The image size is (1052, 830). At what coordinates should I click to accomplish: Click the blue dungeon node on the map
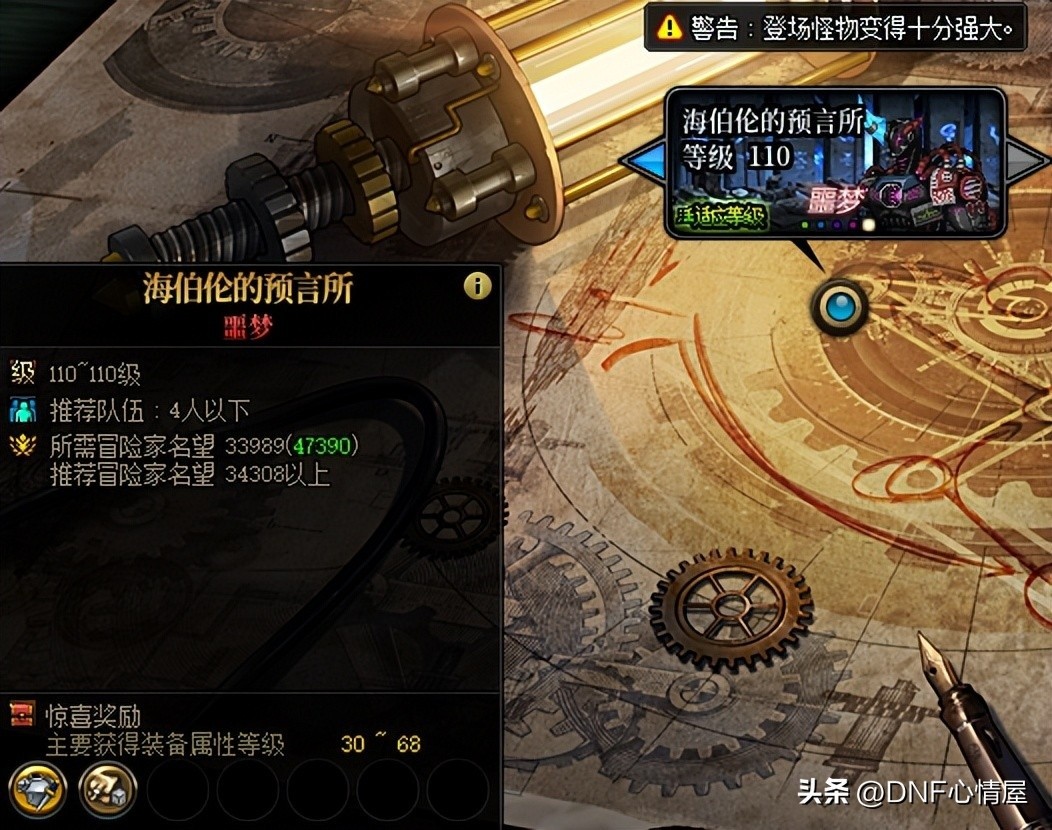click(x=840, y=307)
